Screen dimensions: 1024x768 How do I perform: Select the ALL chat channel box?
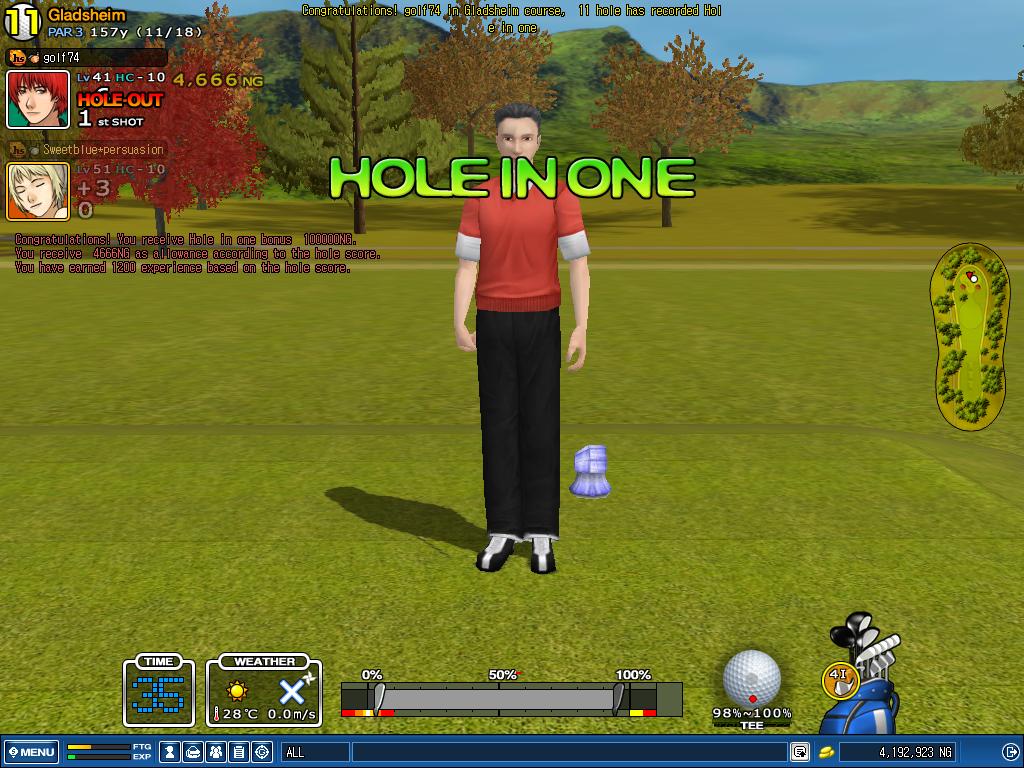(316, 752)
